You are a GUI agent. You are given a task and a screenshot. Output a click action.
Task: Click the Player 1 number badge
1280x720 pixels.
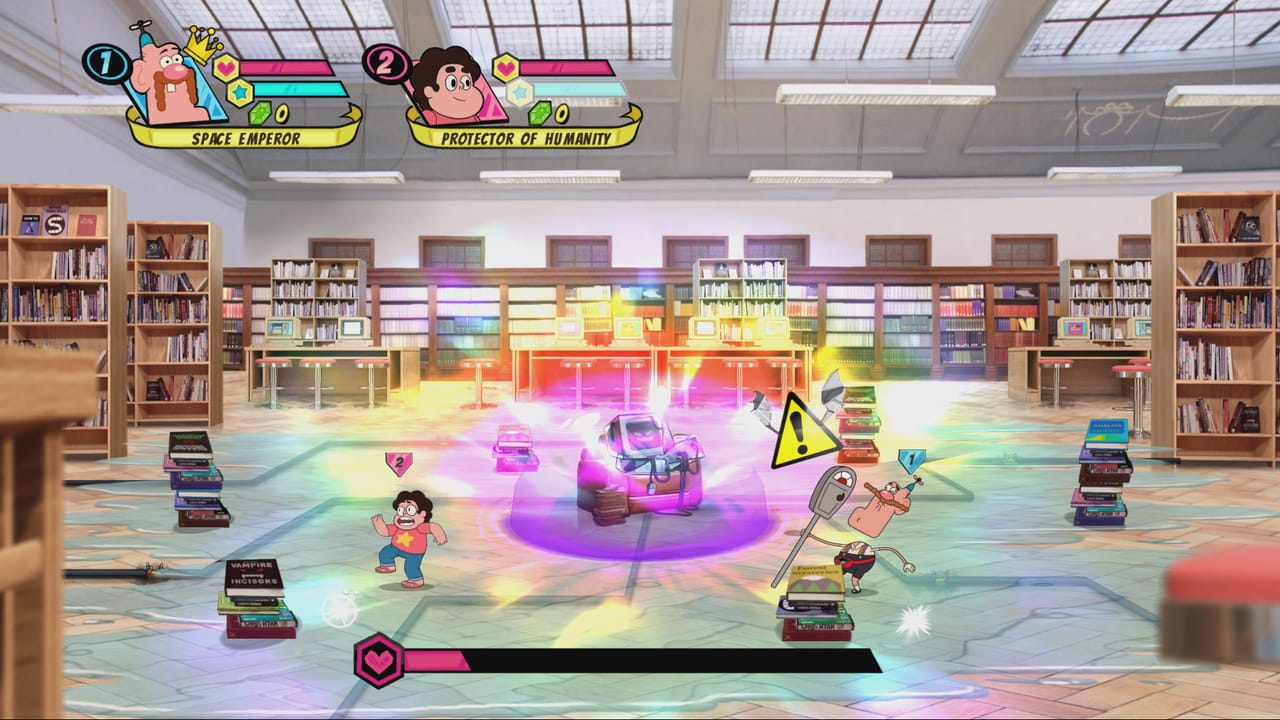(105, 63)
